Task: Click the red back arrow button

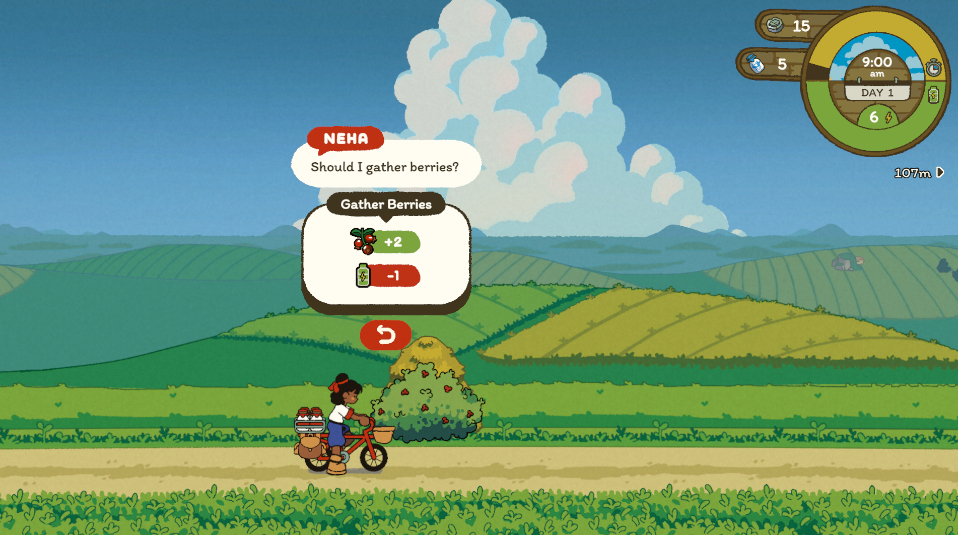Action: (385, 334)
